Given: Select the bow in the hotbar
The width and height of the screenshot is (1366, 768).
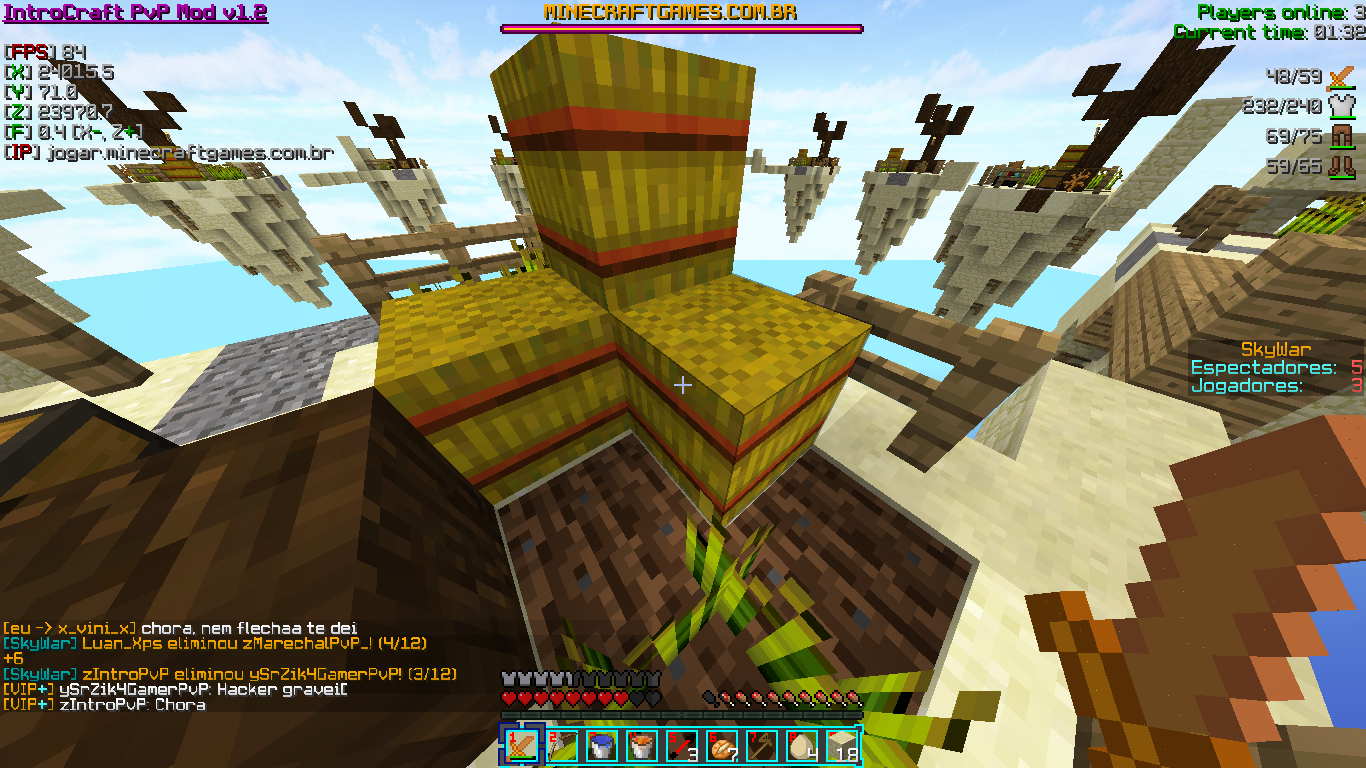Looking at the screenshot, I should 561,746.
